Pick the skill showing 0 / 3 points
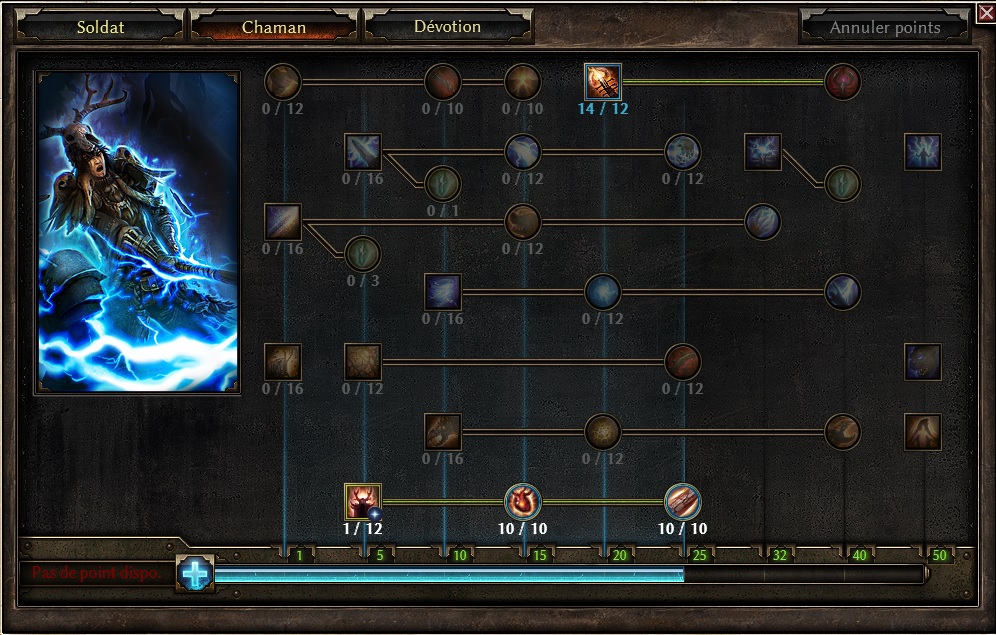The height and width of the screenshot is (635, 996). [x=362, y=254]
